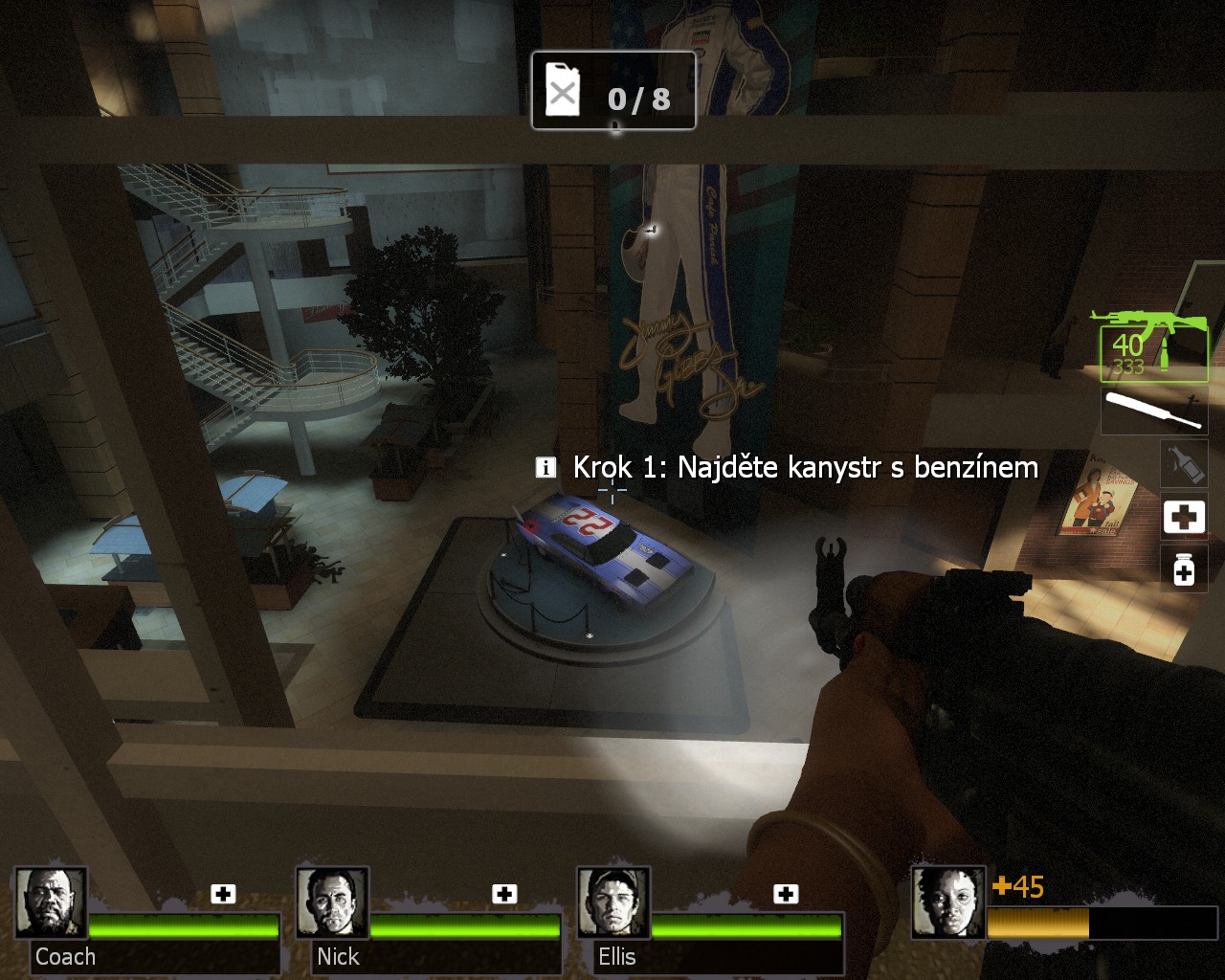1225x980 pixels.
Task: Click the info icon beside the Krok 1 hint
Action: [x=546, y=467]
